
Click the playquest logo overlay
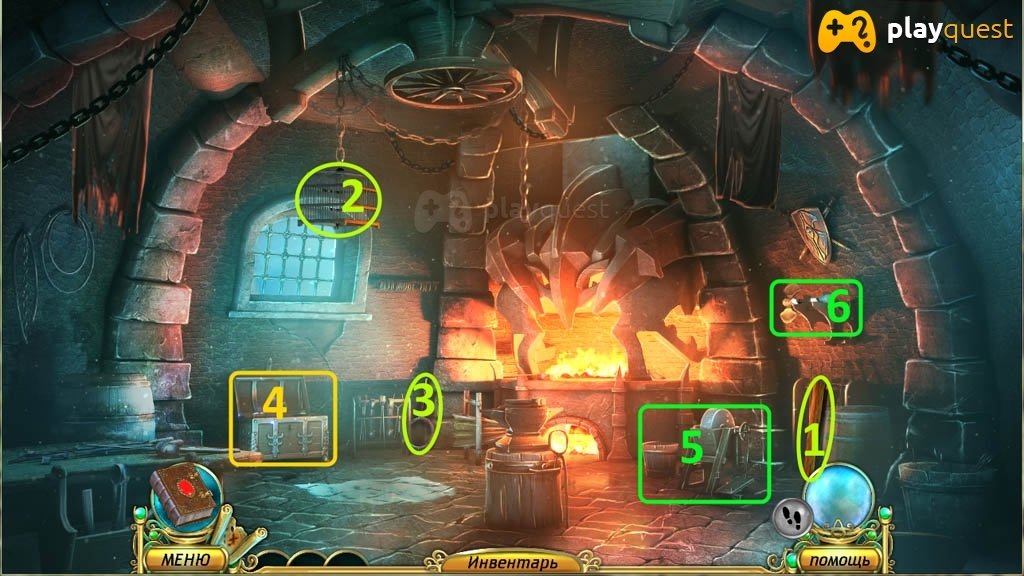tap(913, 32)
